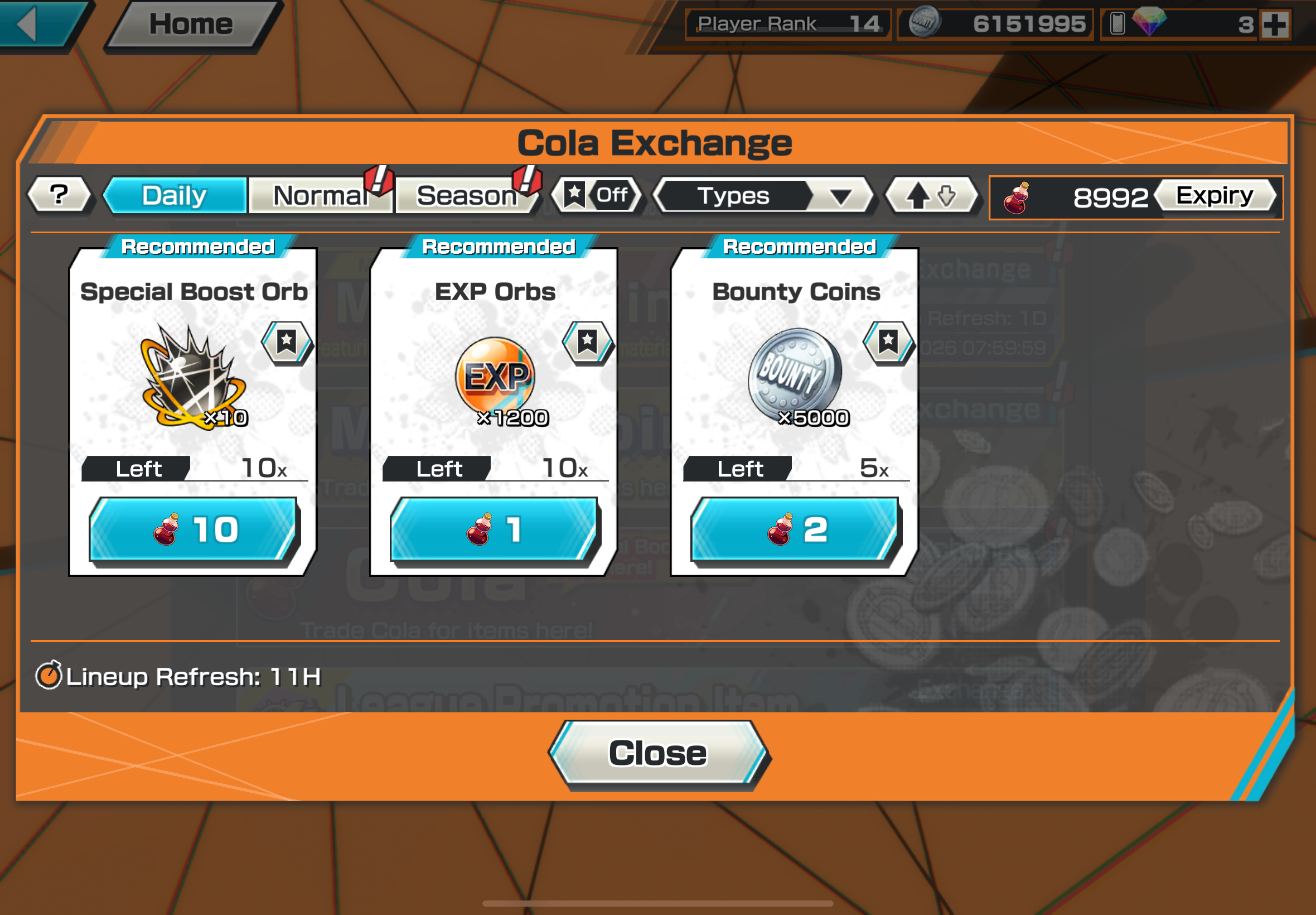Show the cola Expiry details
This screenshot has width=1316, height=915.
[1215, 196]
